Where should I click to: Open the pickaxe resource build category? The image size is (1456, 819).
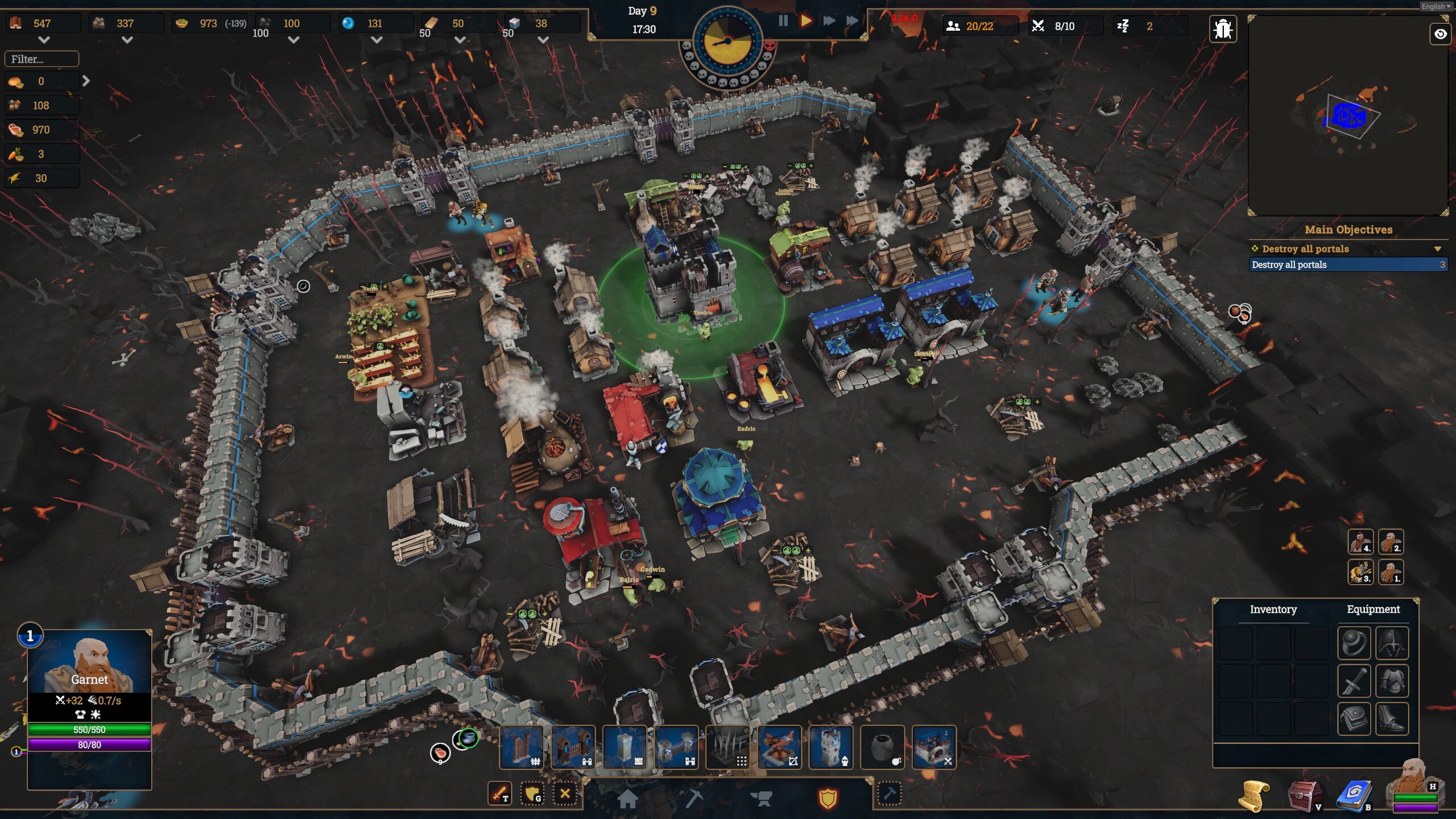pyautogui.click(x=694, y=799)
